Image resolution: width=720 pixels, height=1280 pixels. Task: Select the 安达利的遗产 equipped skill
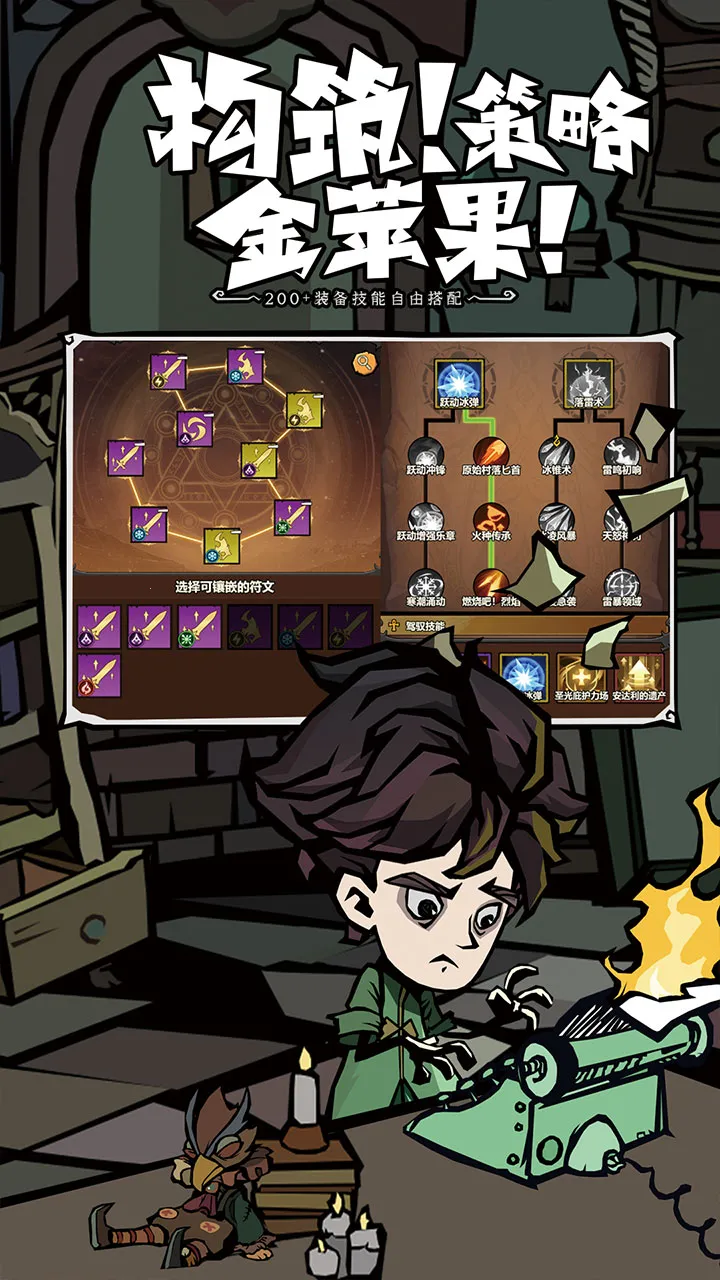[x=638, y=675]
